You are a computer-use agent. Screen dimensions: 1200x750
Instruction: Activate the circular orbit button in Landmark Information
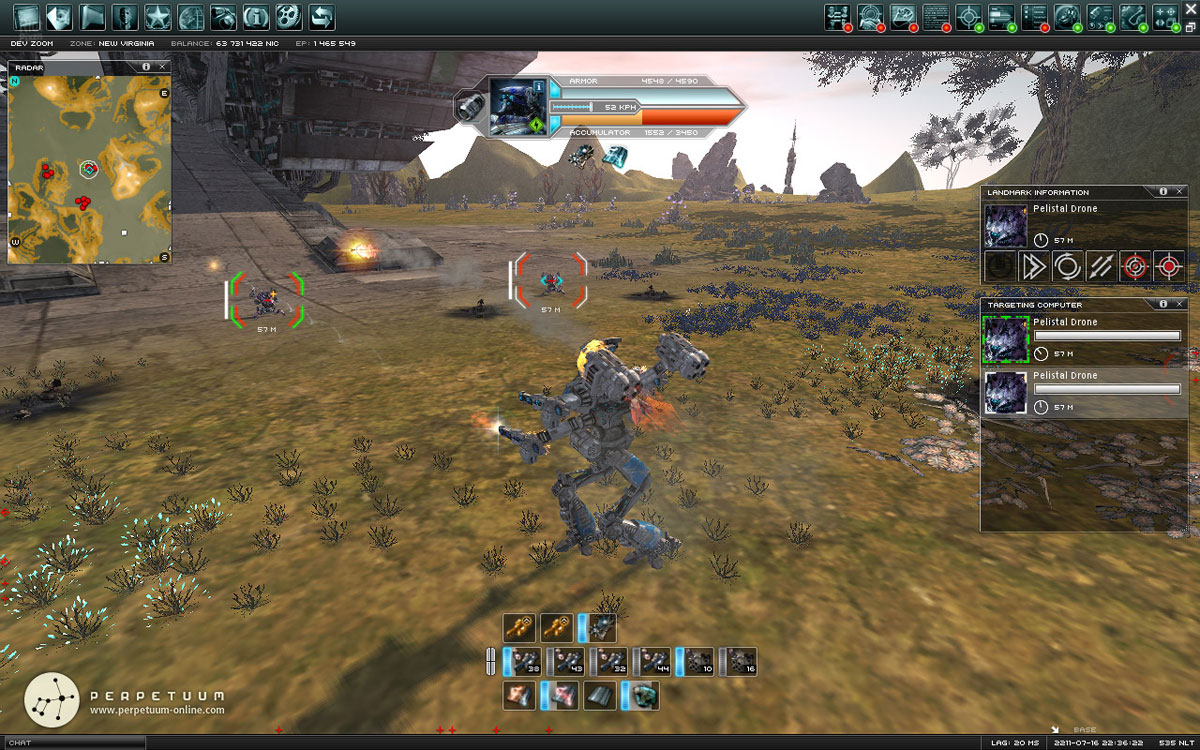[x=1067, y=267]
